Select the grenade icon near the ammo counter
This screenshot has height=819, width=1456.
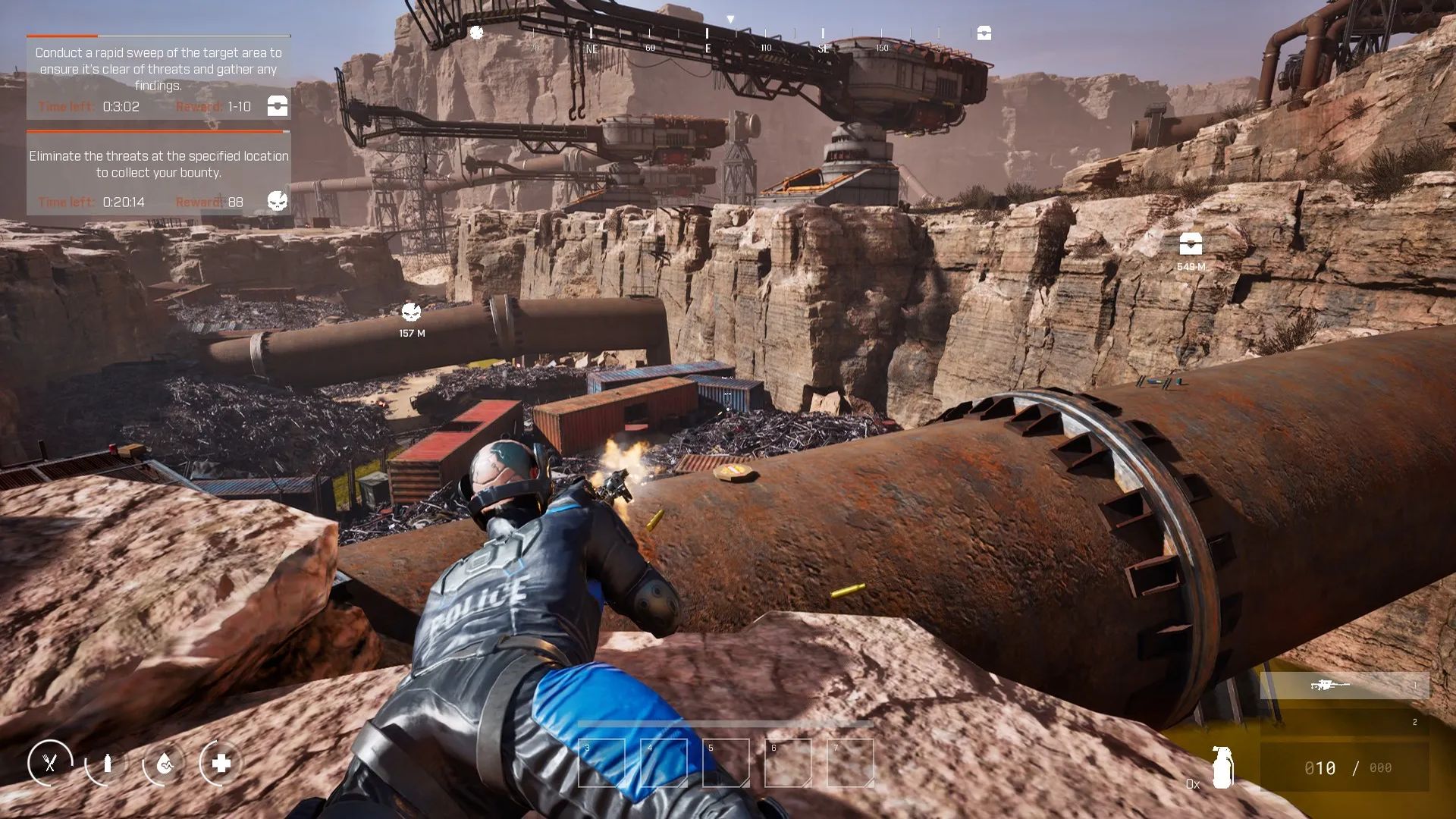point(1225,766)
